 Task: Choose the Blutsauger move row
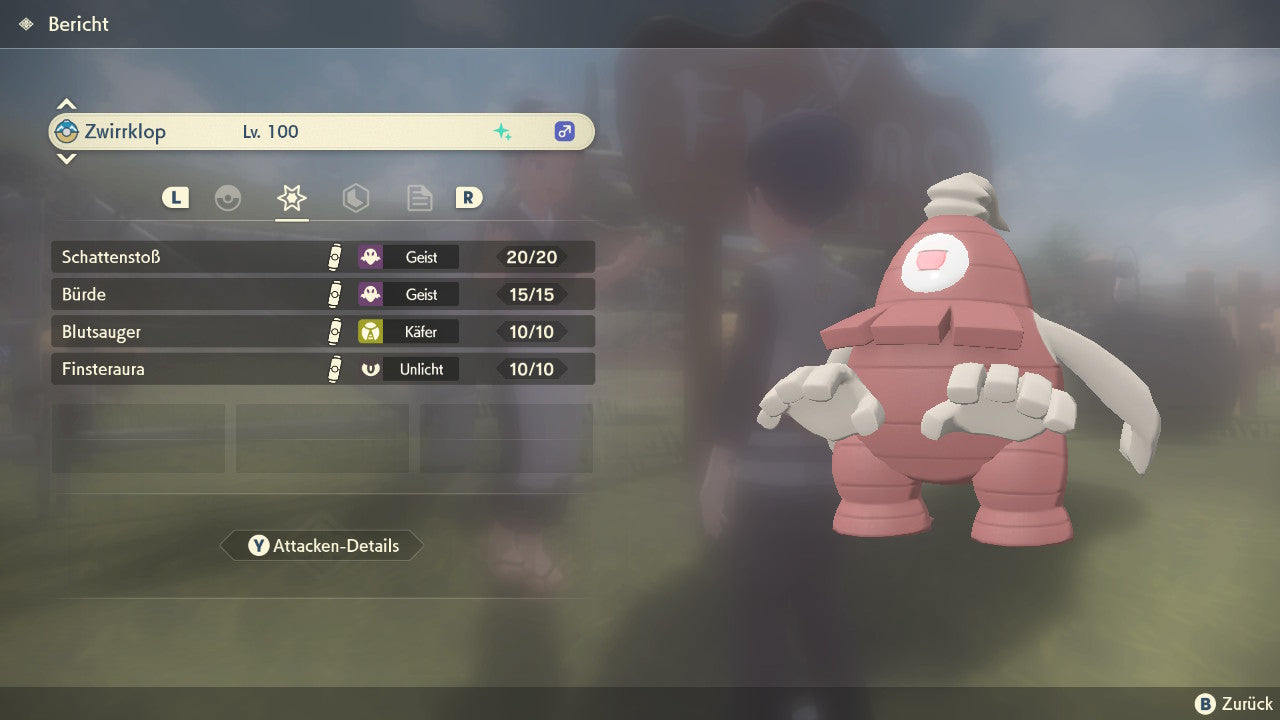pyautogui.click(x=322, y=332)
